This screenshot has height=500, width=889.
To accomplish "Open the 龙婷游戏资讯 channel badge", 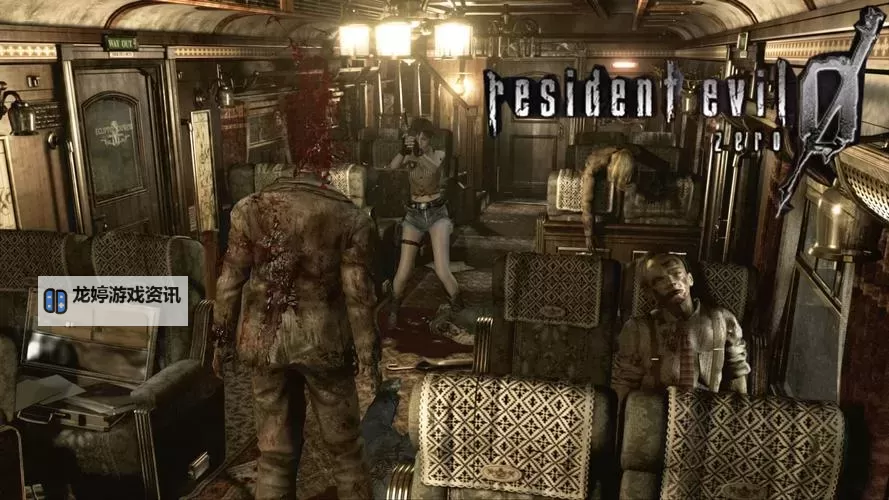I will coord(113,300).
